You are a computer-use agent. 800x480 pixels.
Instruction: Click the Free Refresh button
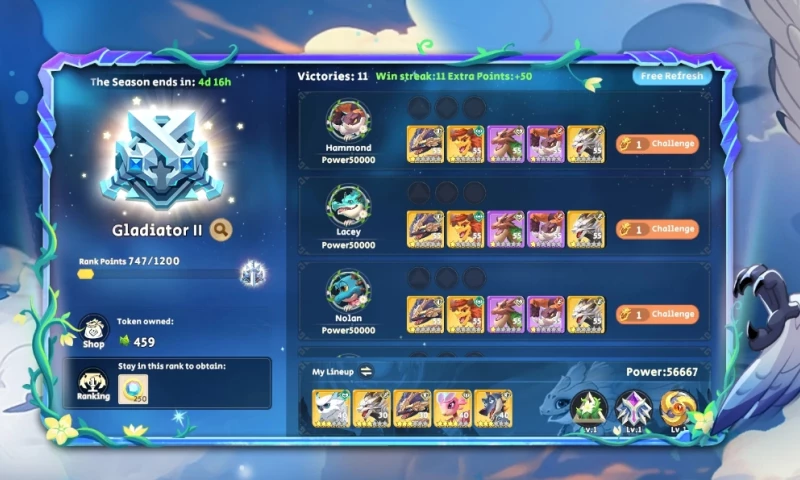pyautogui.click(x=673, y=76)
